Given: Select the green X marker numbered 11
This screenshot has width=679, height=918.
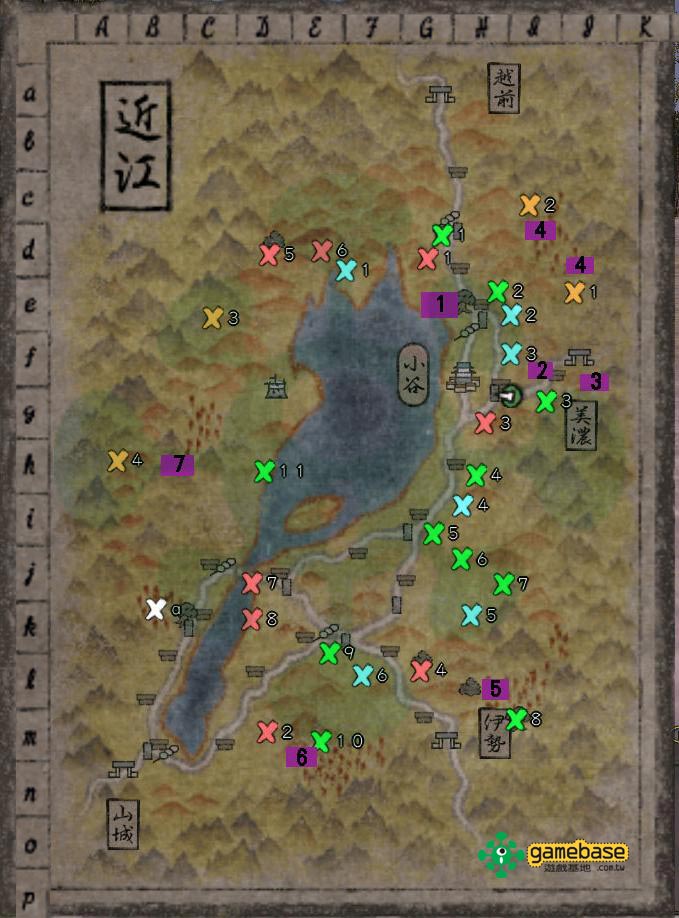Looking at the screenshot, I should click(264, 471).
